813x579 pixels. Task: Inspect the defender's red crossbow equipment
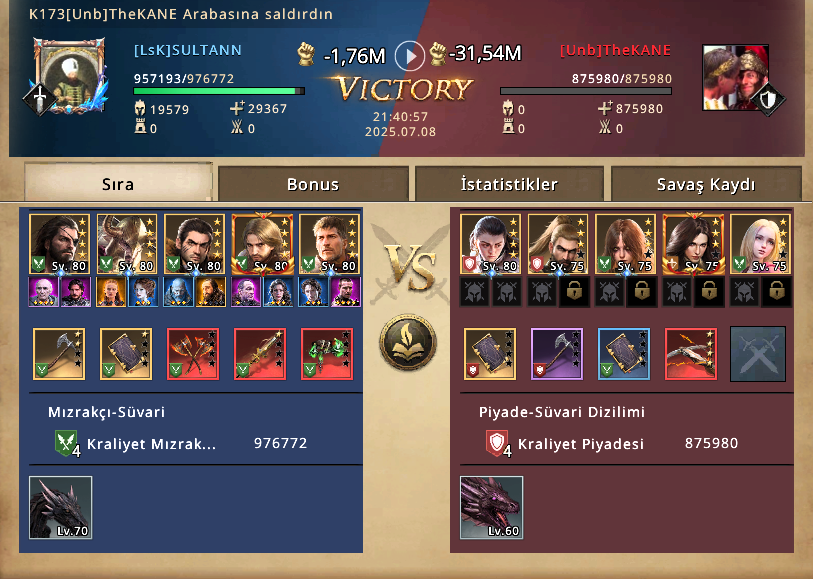[x=691, y=354]
